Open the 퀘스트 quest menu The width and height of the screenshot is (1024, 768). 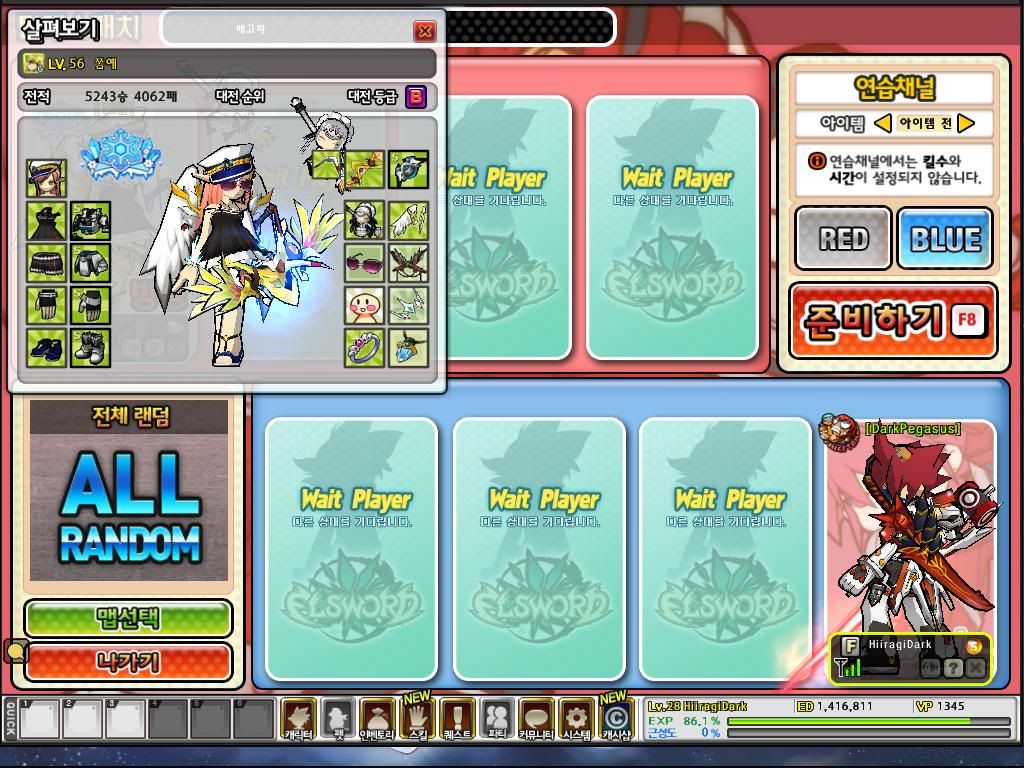tap(457, 717)
